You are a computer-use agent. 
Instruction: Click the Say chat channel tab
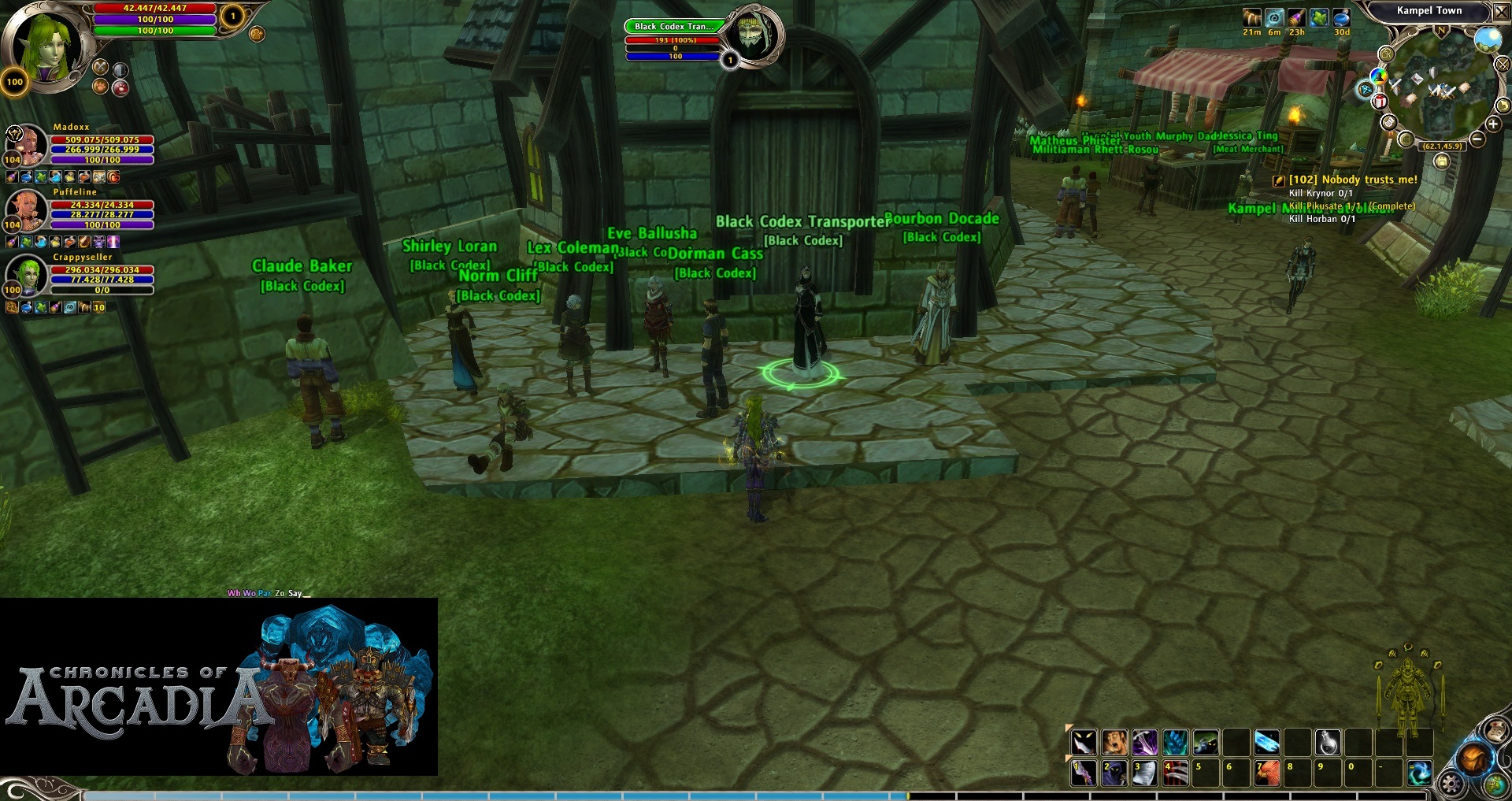click(x=295, y=593)
